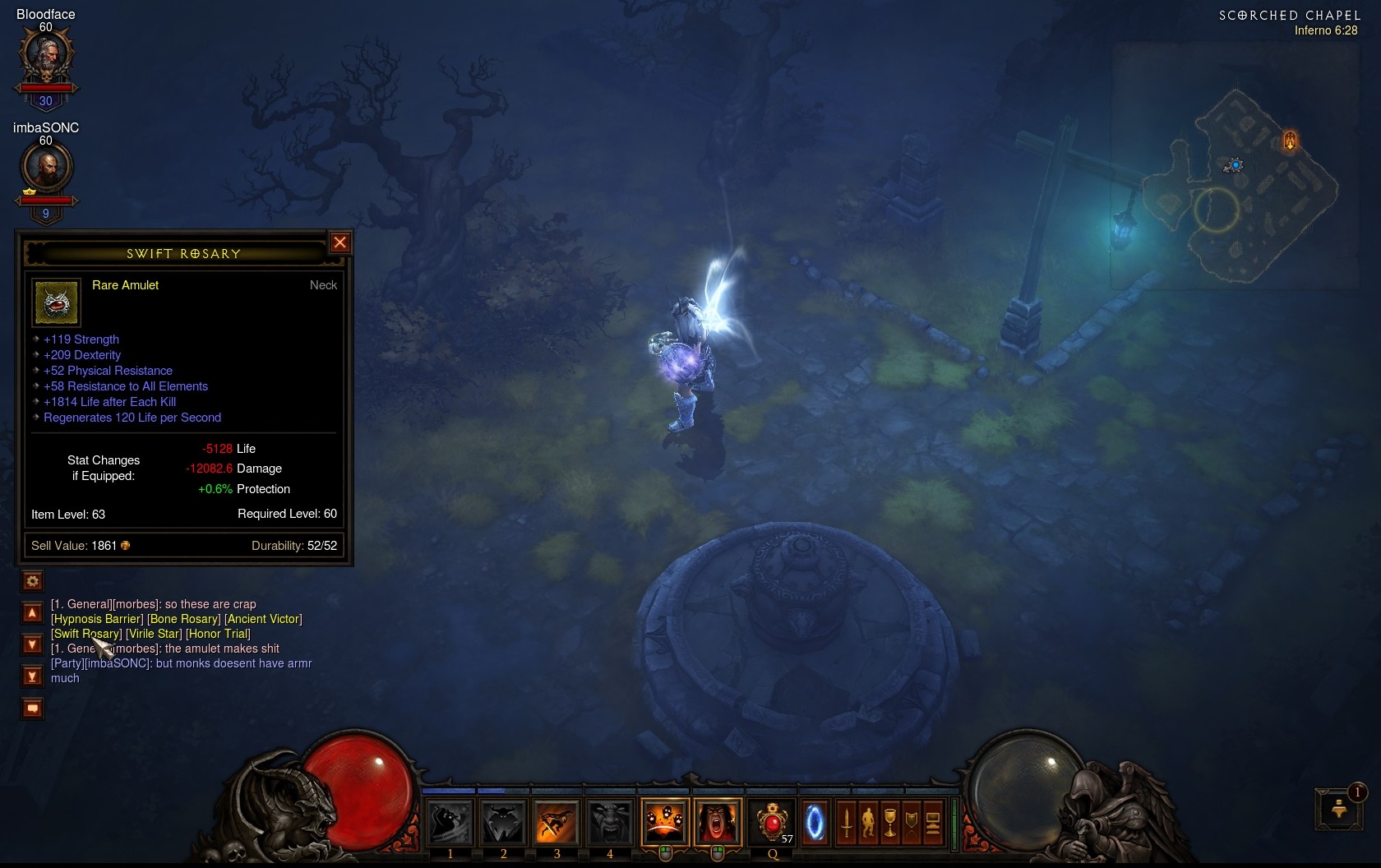Viewport: 1381px width, 868px height.
Task: Select imbaSONC party portrait
Action: (46, 169)
